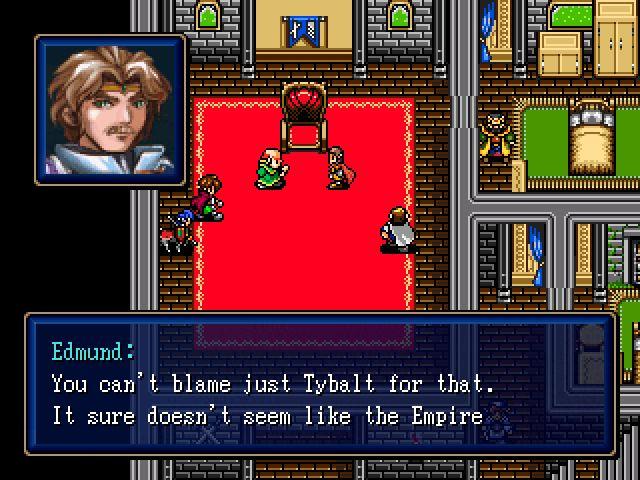Click Edmund's speaker portrait
The width and height of the screenshot is (640, 480).
[x=110, y=110]
